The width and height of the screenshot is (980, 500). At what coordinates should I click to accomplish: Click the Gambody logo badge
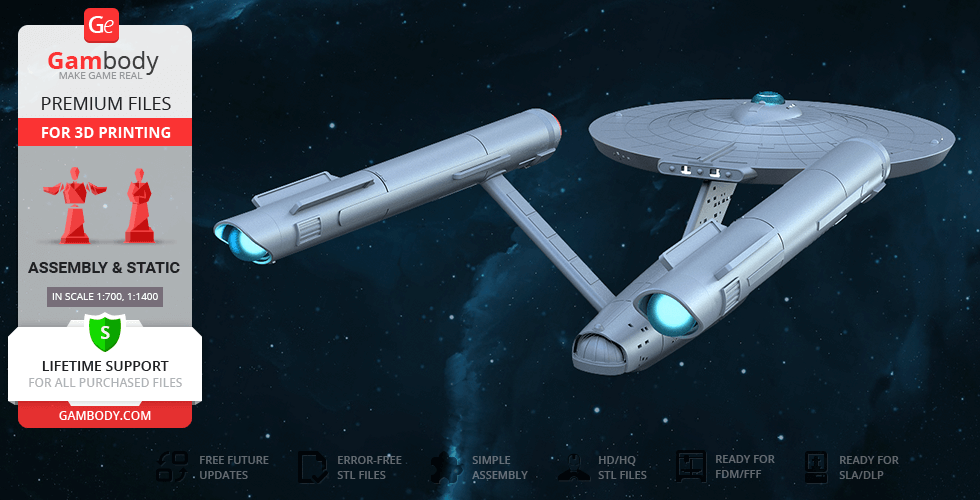(x=102, y=25)
